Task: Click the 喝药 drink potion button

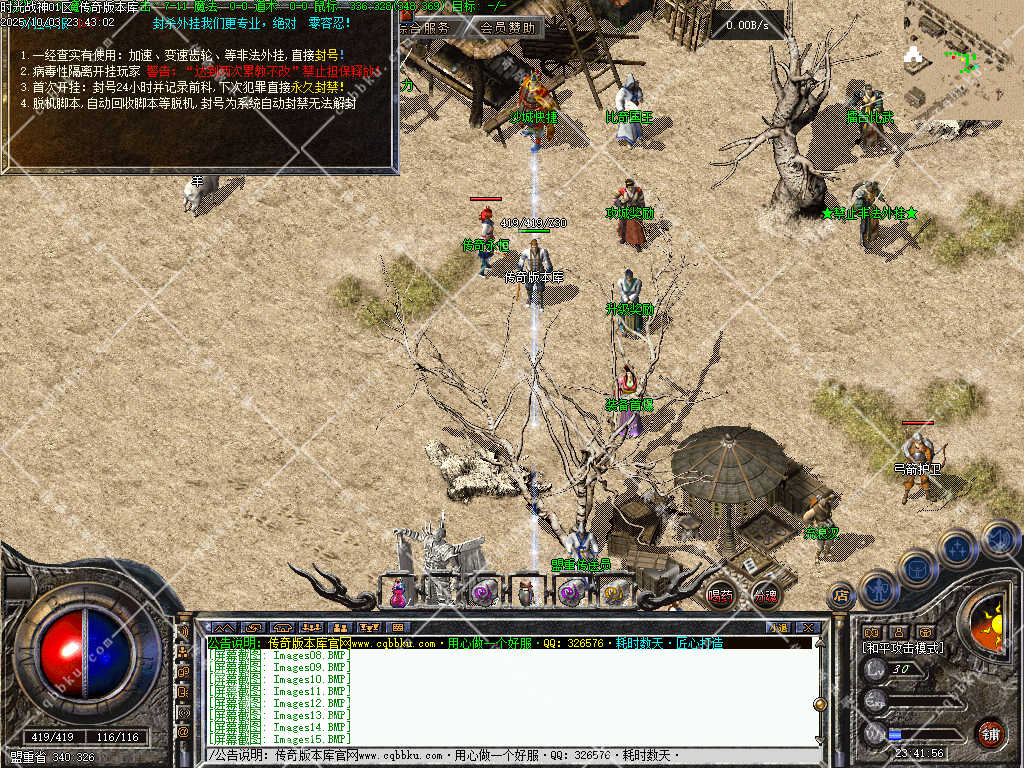Action: coord(720,595)
